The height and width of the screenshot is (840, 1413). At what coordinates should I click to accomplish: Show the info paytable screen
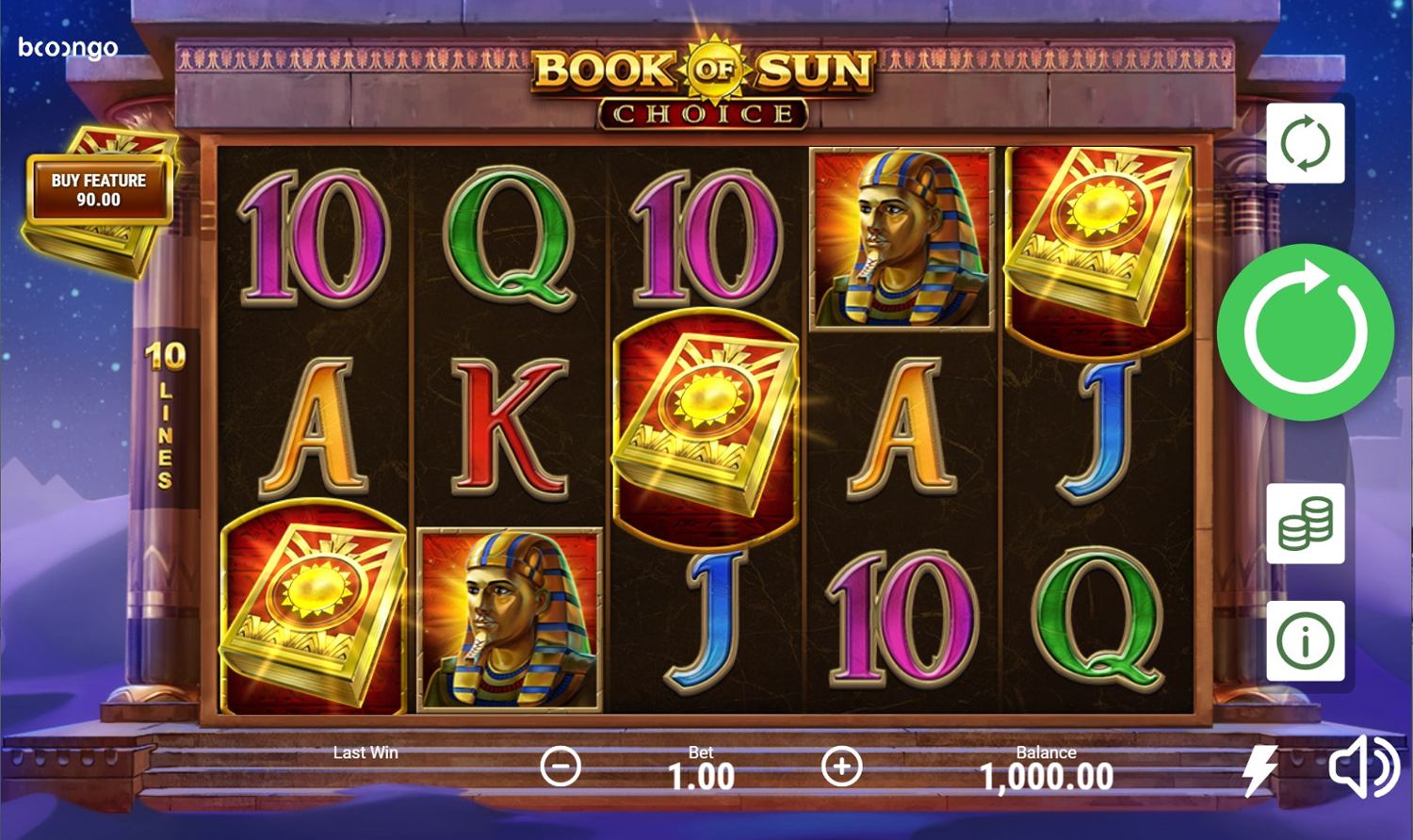1305,641
